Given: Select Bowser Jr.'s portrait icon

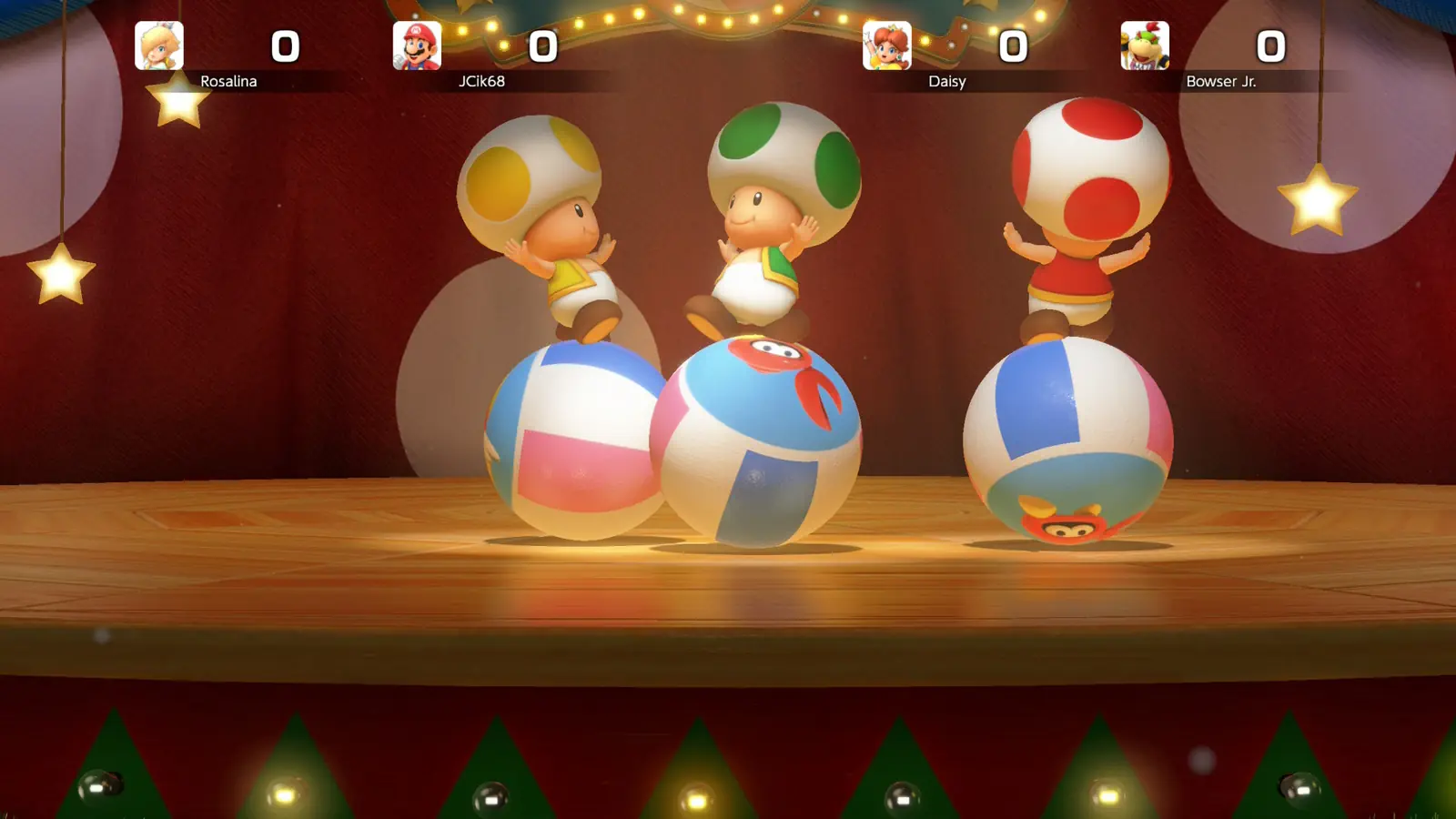Looking at the screenshot, I should point(1144,45).
